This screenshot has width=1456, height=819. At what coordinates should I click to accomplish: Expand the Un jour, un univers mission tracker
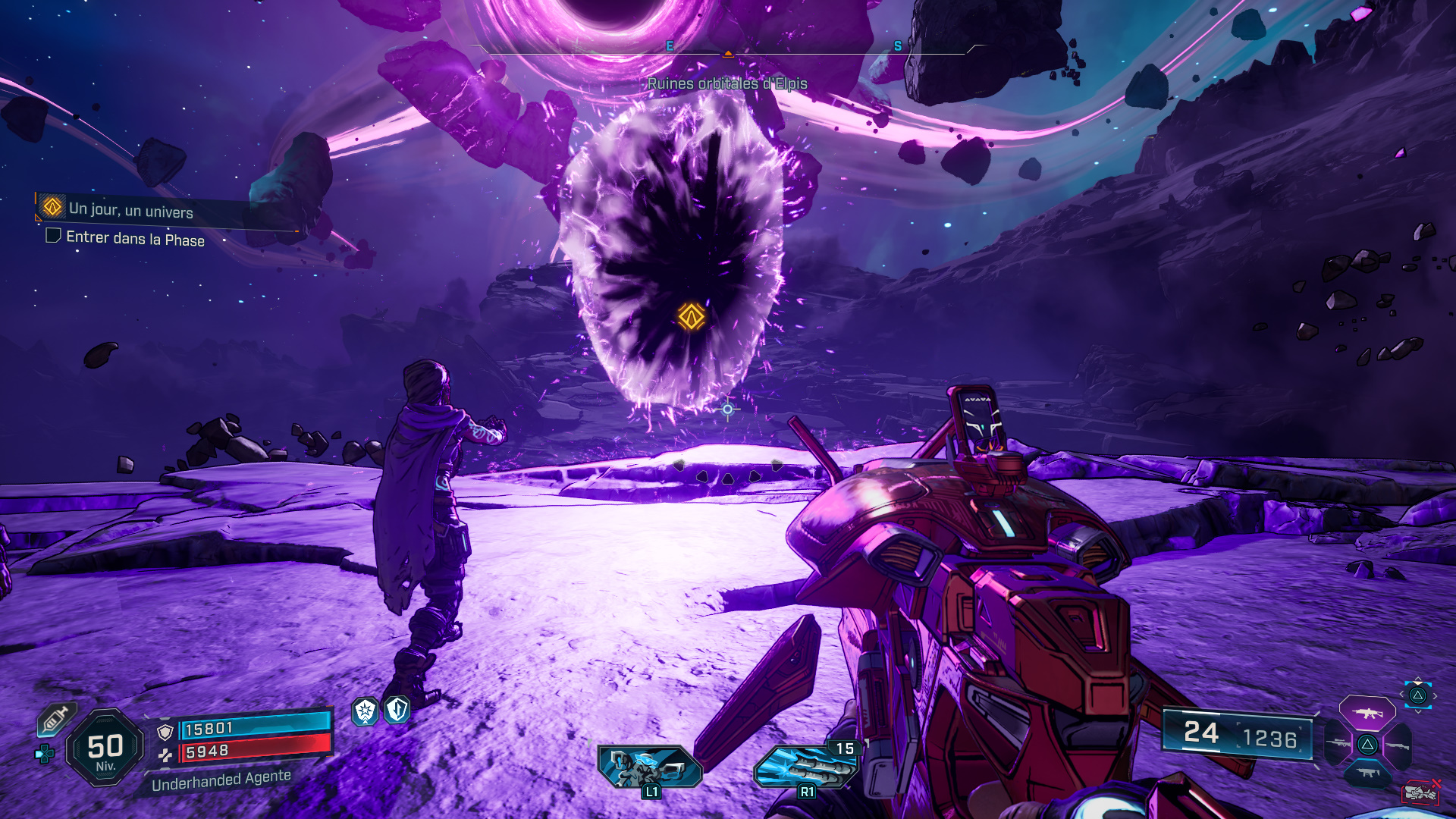[130, 208]
